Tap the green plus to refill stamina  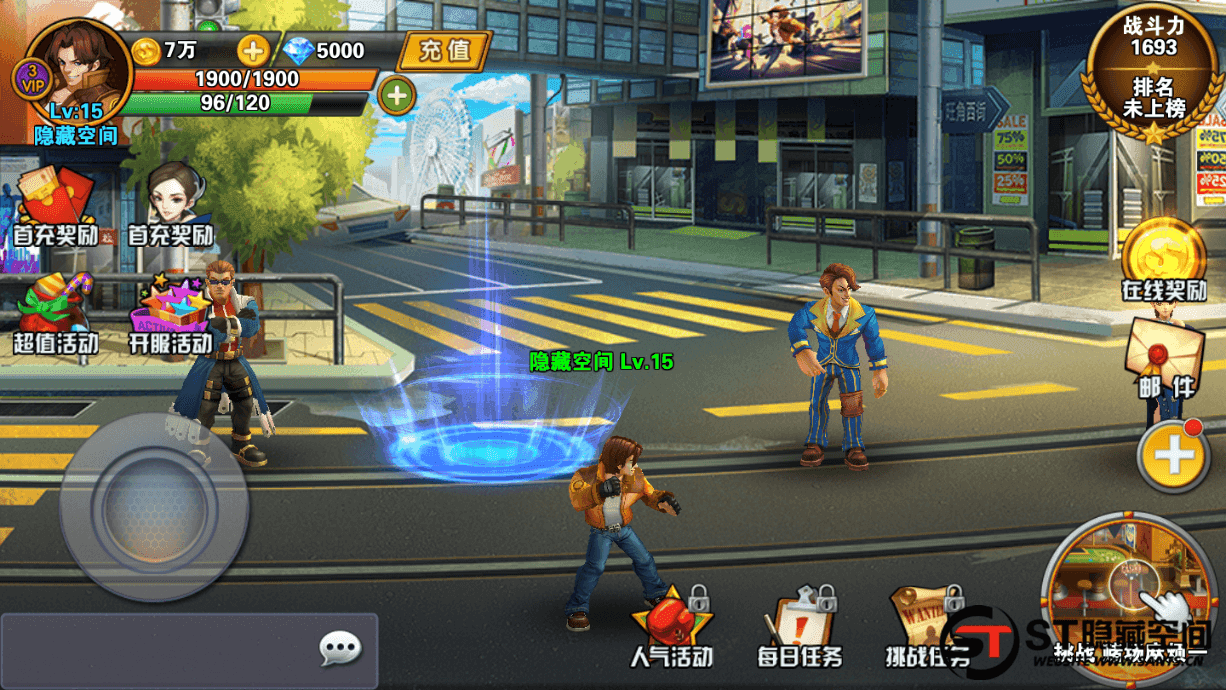coord(397,96)
